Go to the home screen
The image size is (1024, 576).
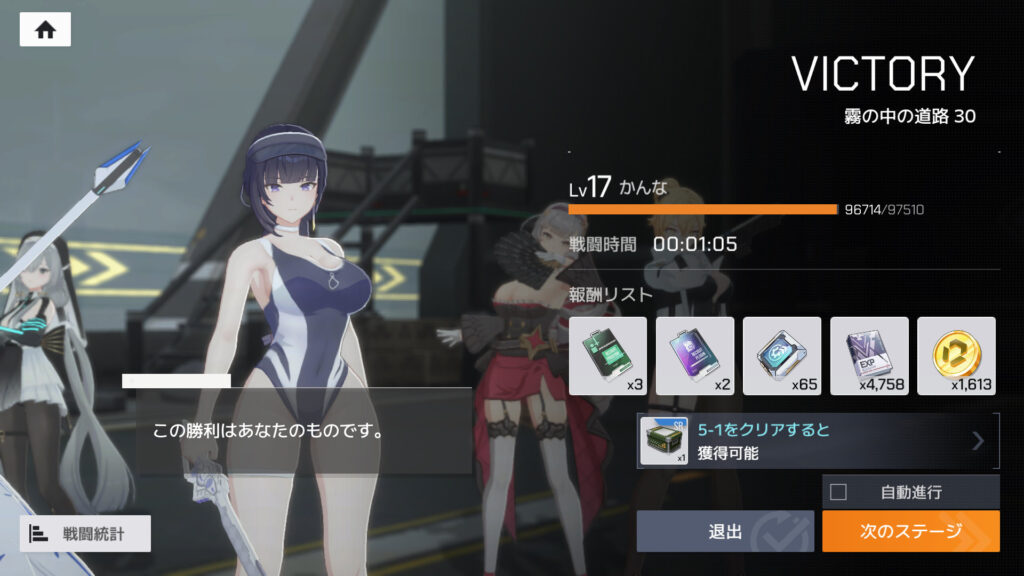tap(45, 30)
